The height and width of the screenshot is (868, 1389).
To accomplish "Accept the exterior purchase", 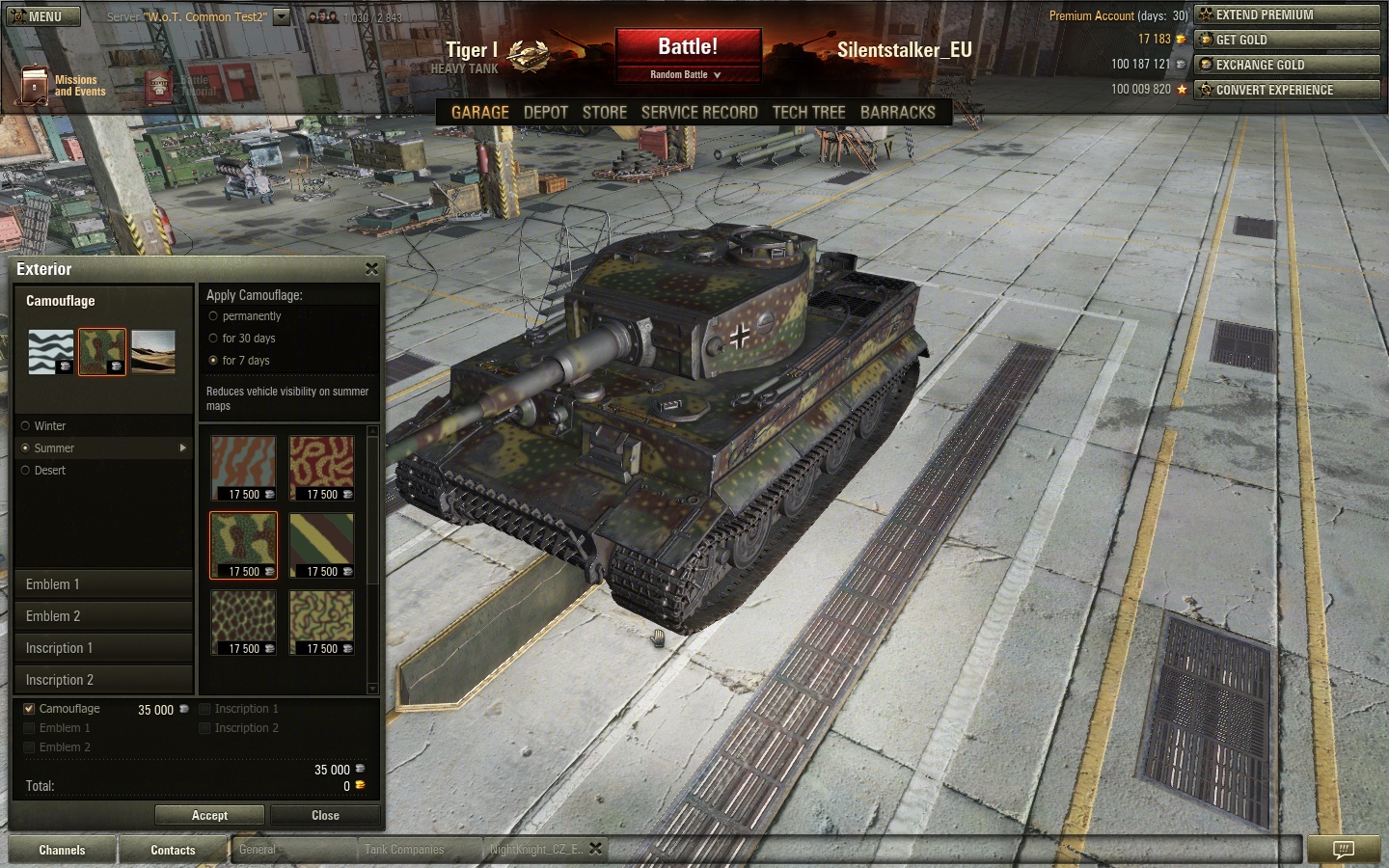I will point(209,815).
